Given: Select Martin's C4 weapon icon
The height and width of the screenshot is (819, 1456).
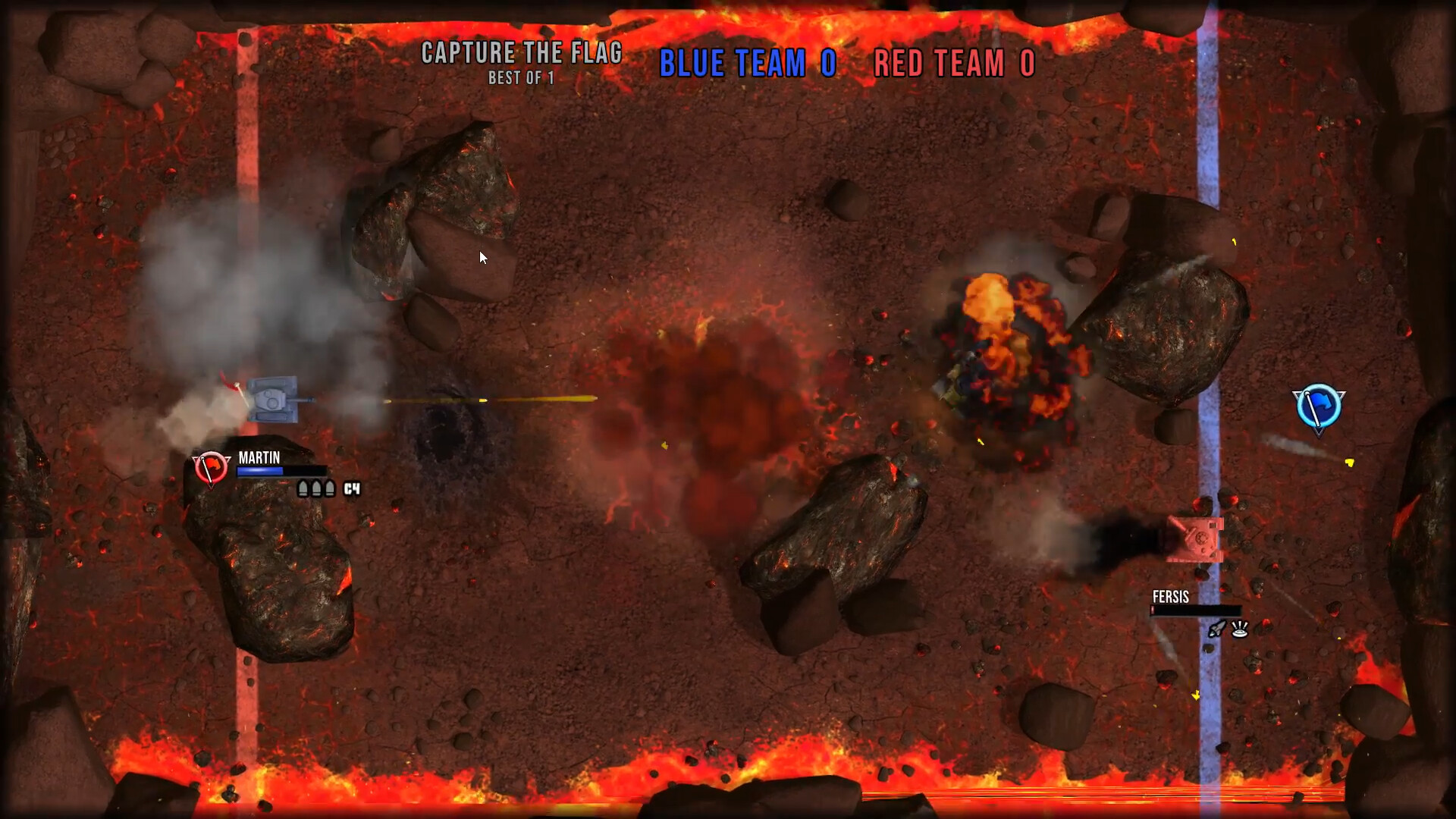Looking at the screenshot, I should (x=352, y=489).
